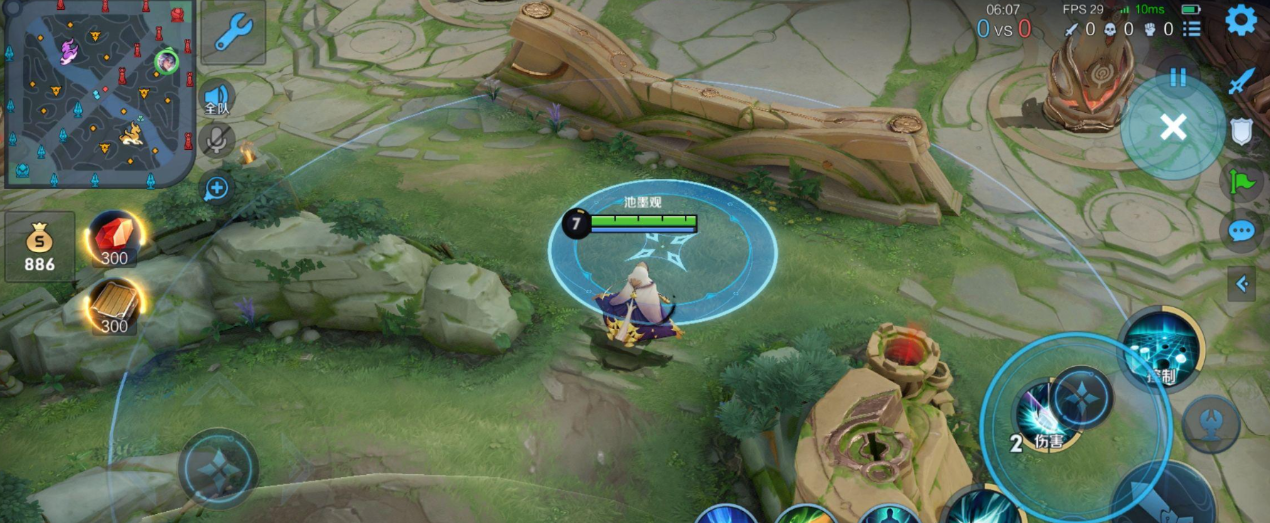Toggle the 全队 team voice speaker
The width and height of the screenshot is (1270, 523).
(217, 96)
